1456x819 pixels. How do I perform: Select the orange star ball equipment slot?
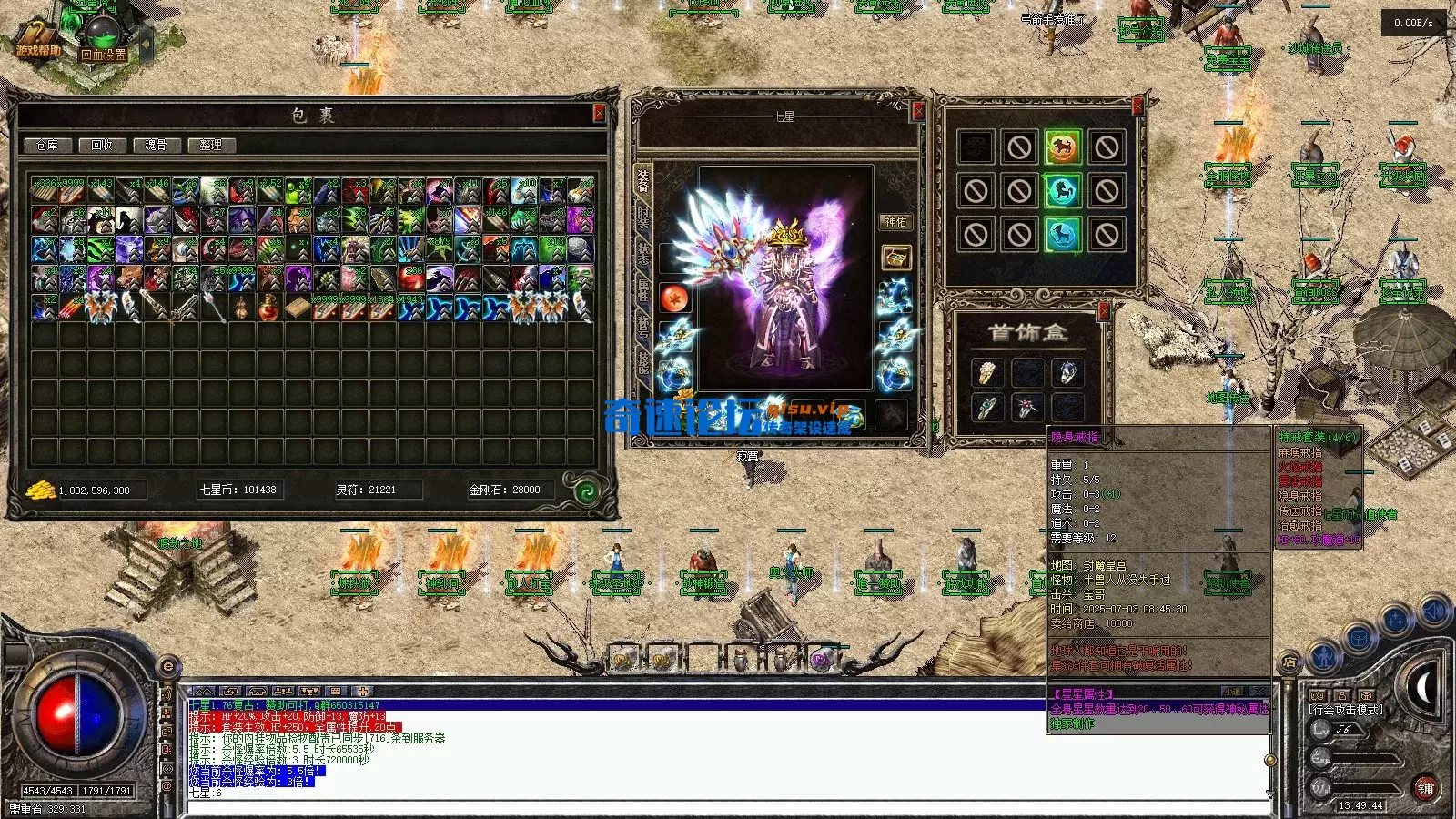674,298
